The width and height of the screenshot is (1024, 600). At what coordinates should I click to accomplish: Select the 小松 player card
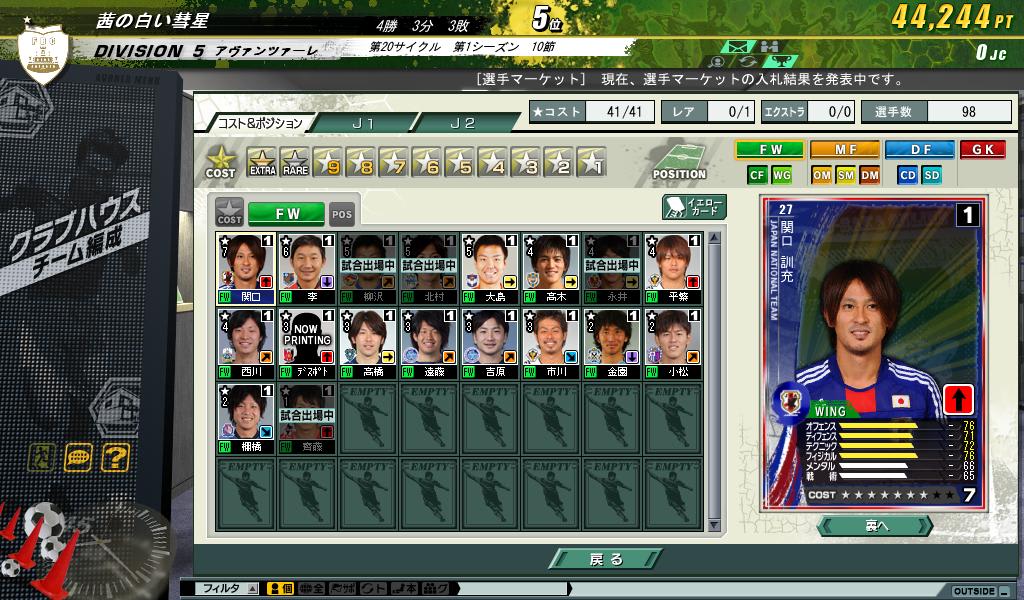673,343
